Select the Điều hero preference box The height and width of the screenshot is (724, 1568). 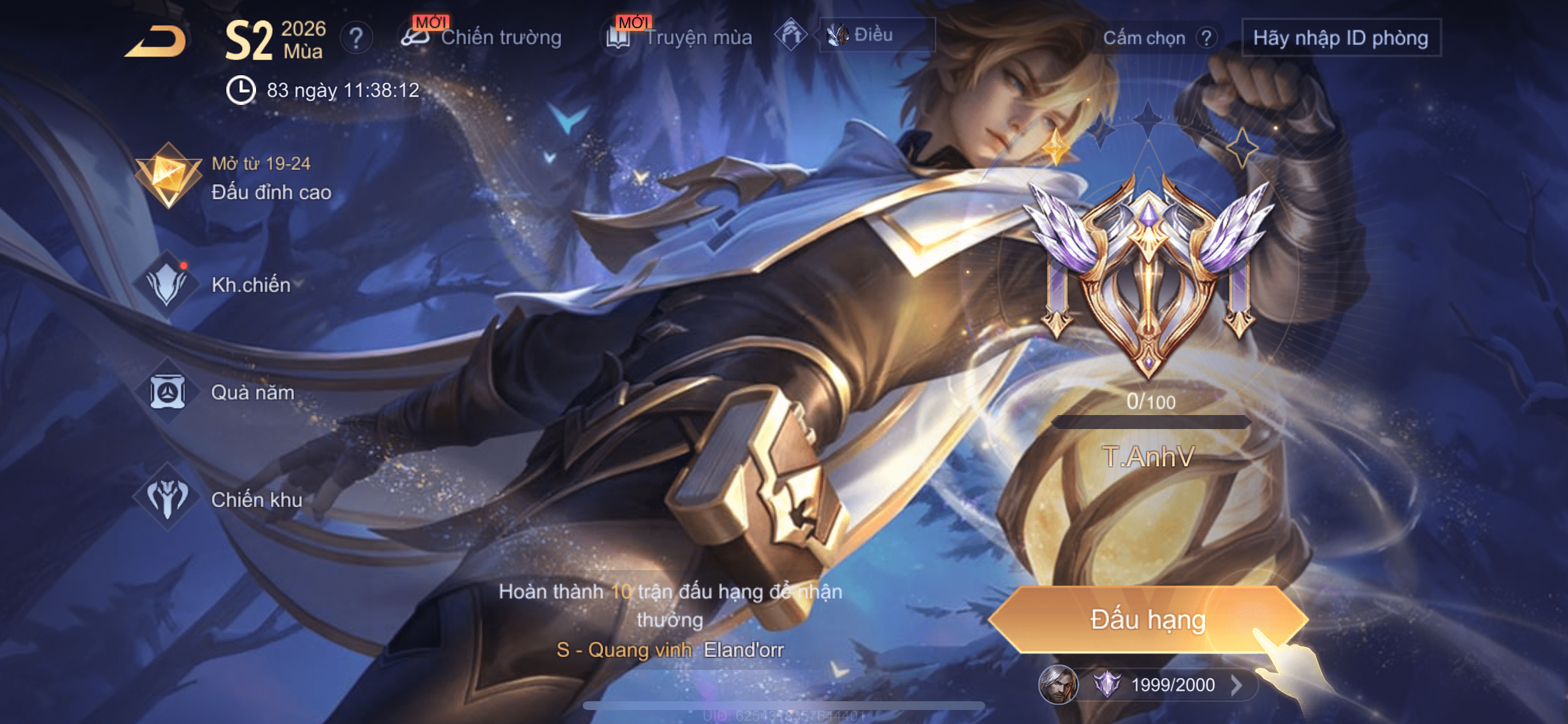coord(876,36)
